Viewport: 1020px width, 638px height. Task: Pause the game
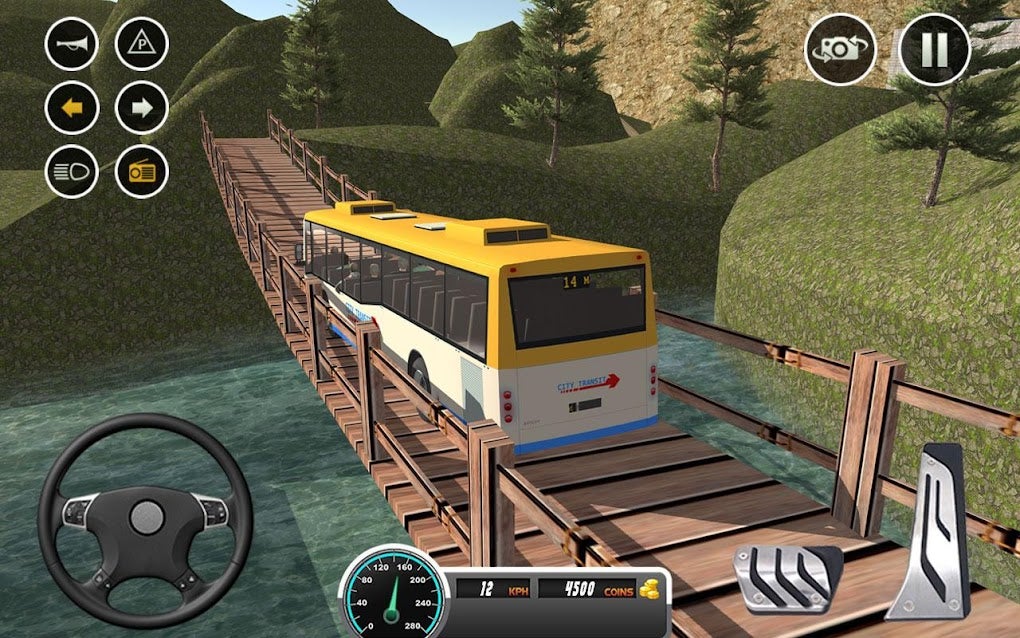934,50
